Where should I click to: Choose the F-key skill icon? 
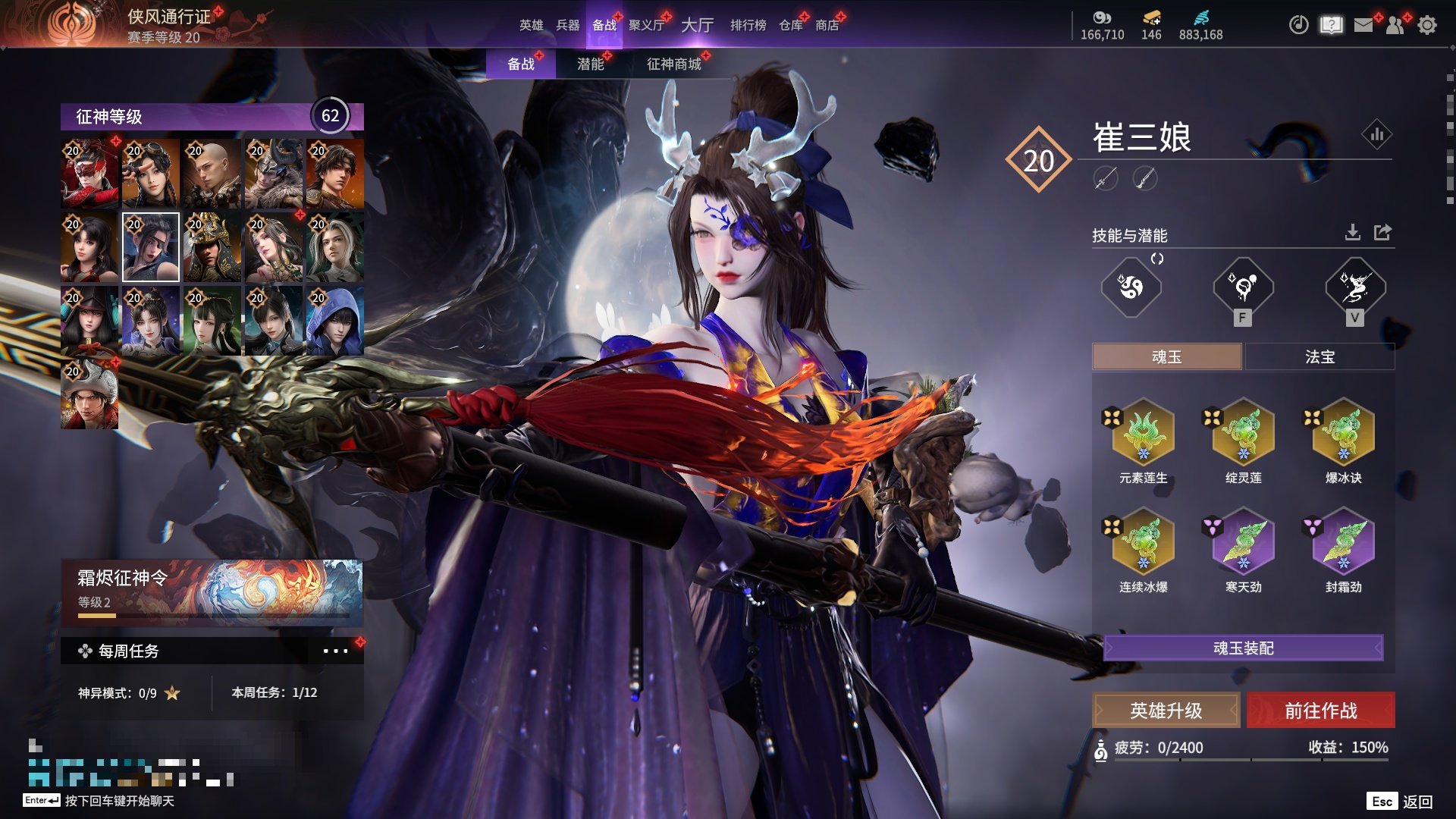1243,288
